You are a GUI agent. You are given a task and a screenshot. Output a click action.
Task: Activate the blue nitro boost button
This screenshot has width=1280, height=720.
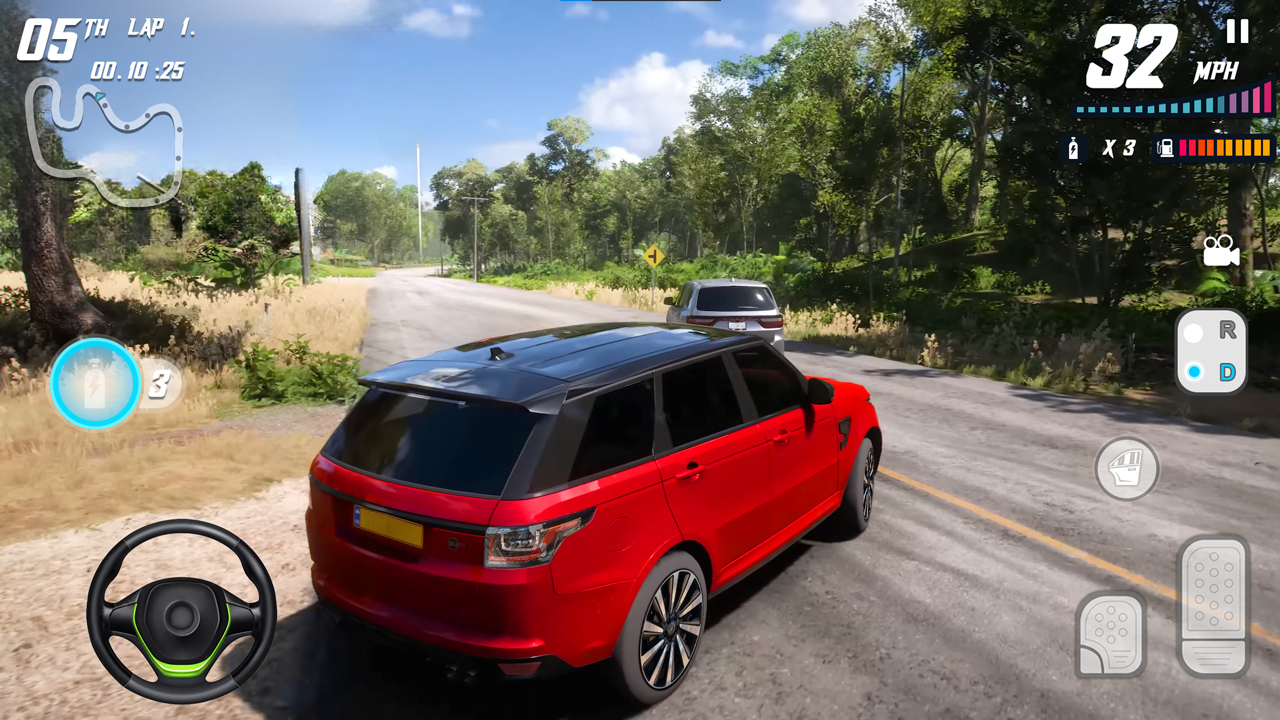pos(96,384)
